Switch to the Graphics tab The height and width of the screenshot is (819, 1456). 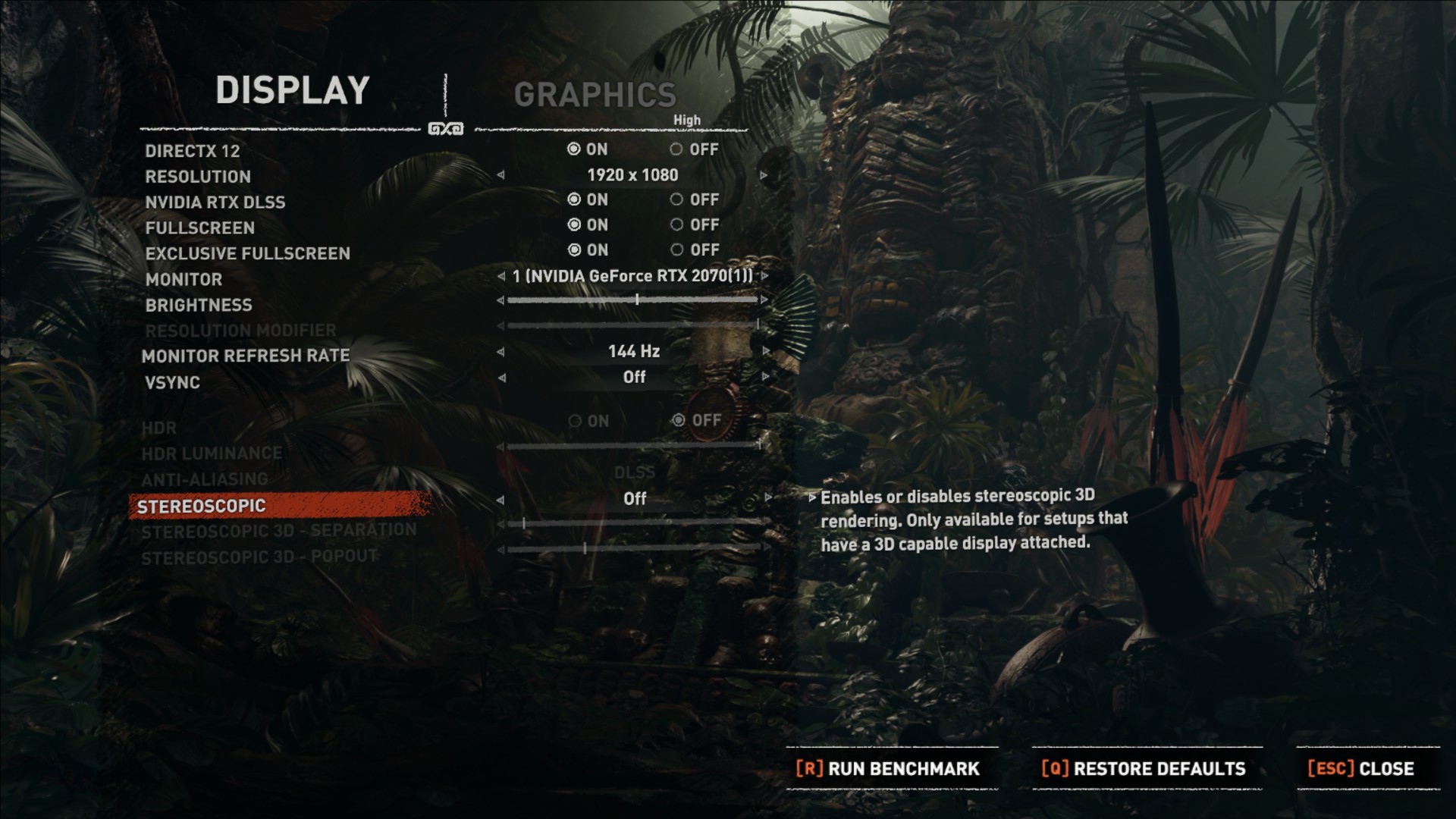pyautogui.click(x=595, y=95)
